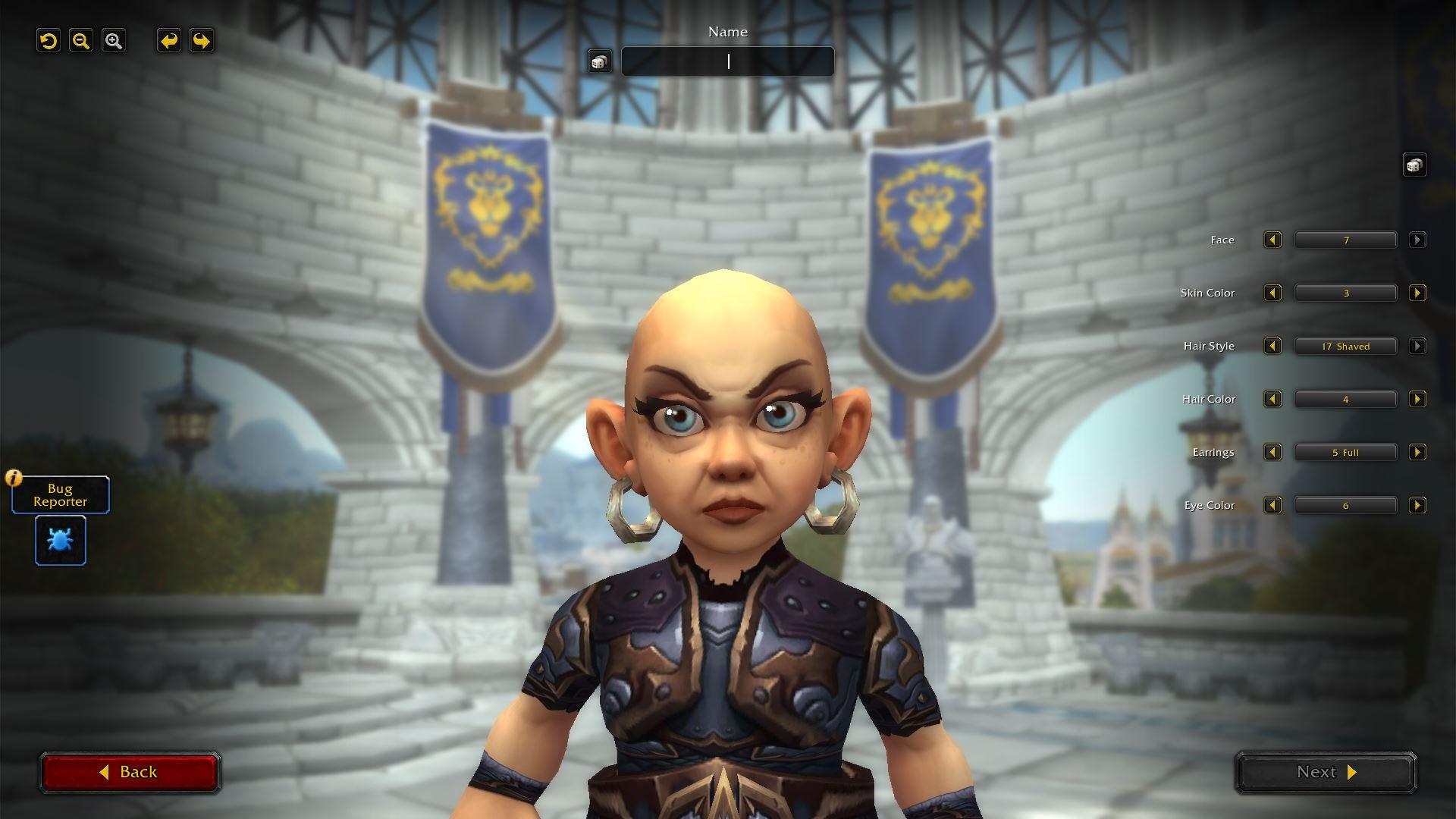Image resolution: width=1456 pixels, height=819 pixels.
Task: Click the rotate left arrow icon
Action: (x=168, y=41)
